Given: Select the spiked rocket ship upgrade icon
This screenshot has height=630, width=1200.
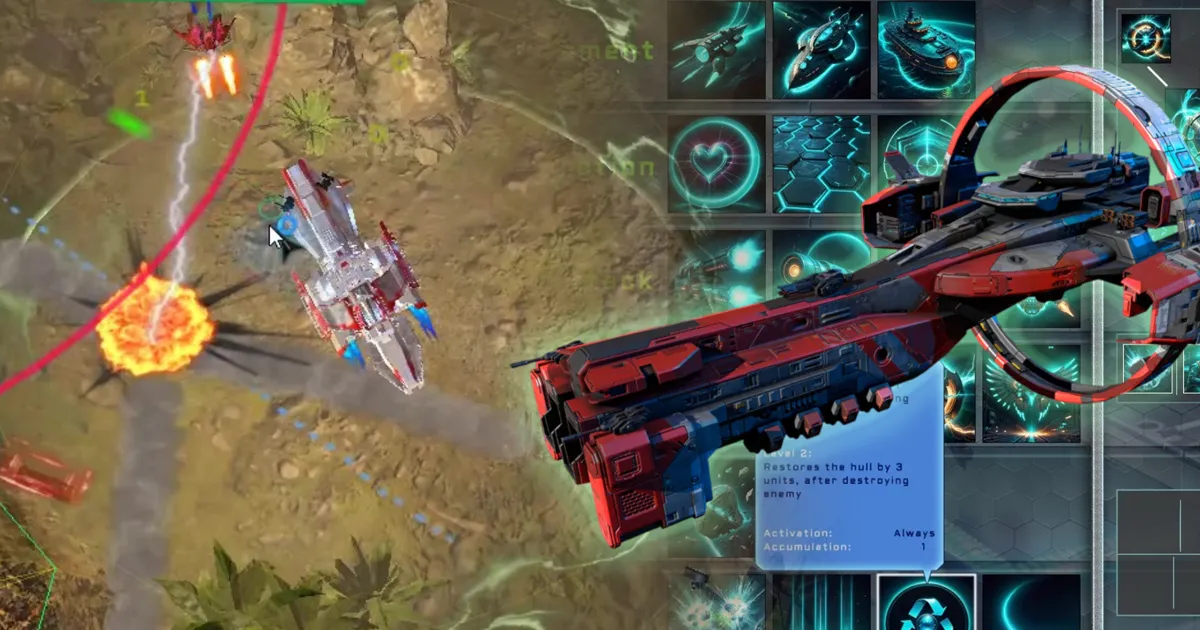Looking at the screenshot, I should 716,50.
